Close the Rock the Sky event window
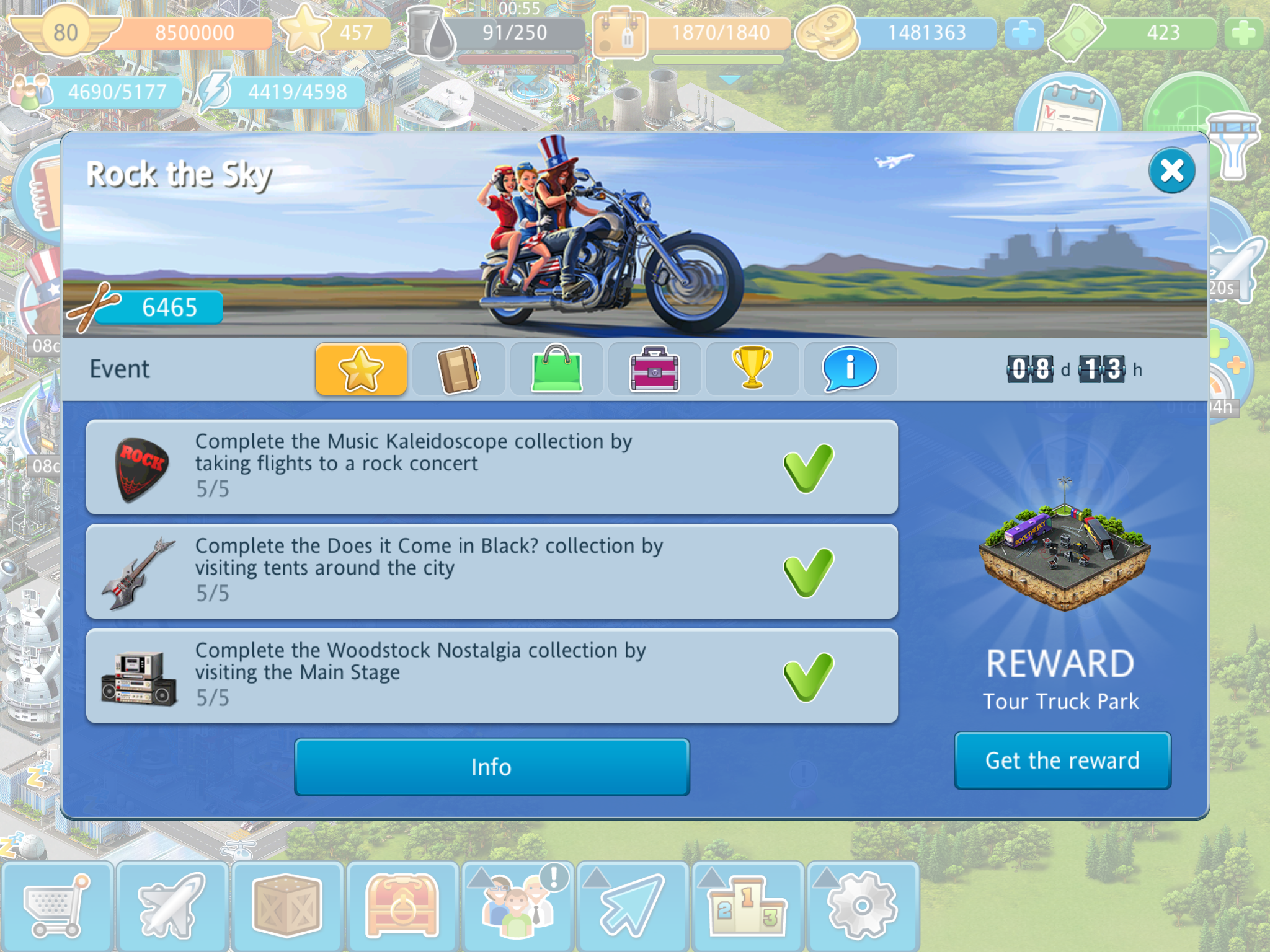 (x=1171, y=170)
